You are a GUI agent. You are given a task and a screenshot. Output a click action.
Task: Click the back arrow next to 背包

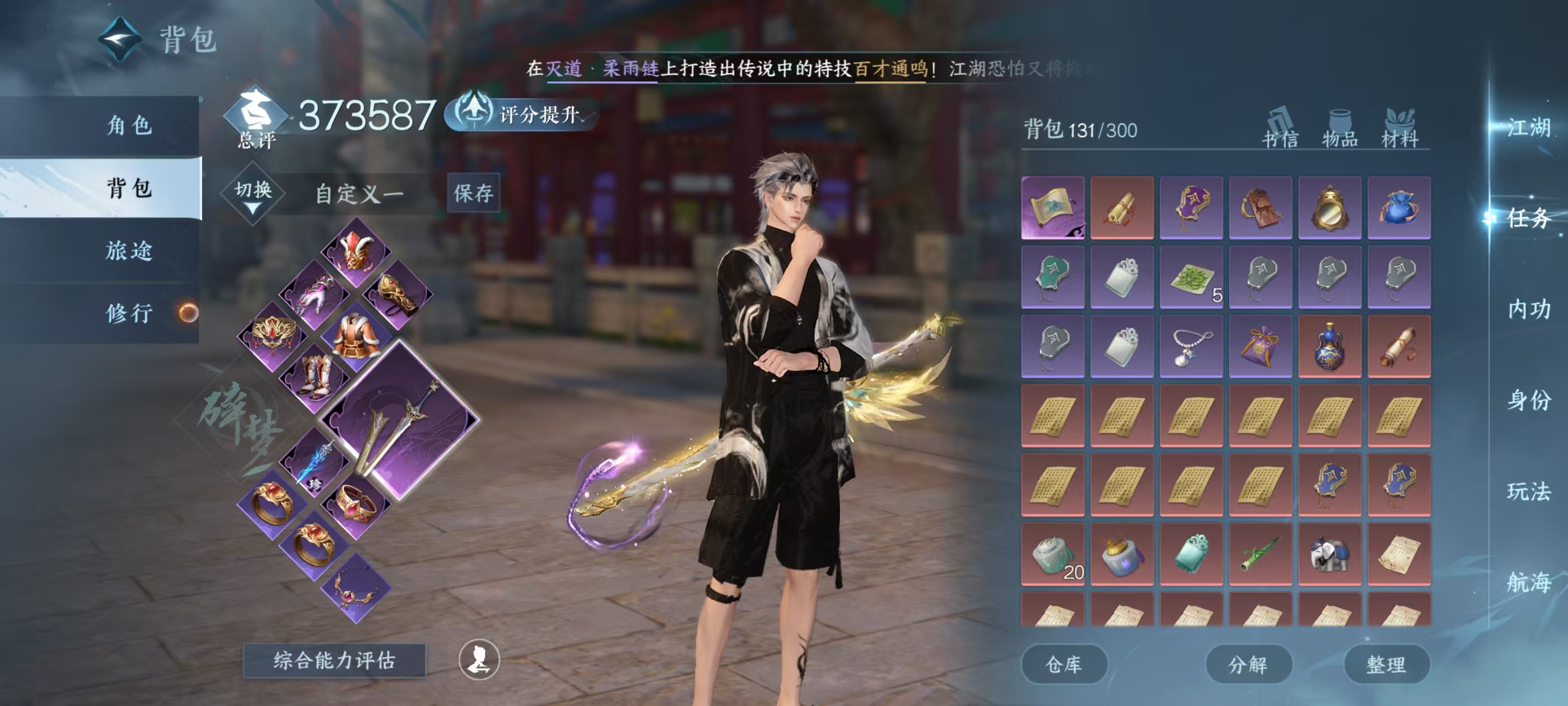(120, 40)
